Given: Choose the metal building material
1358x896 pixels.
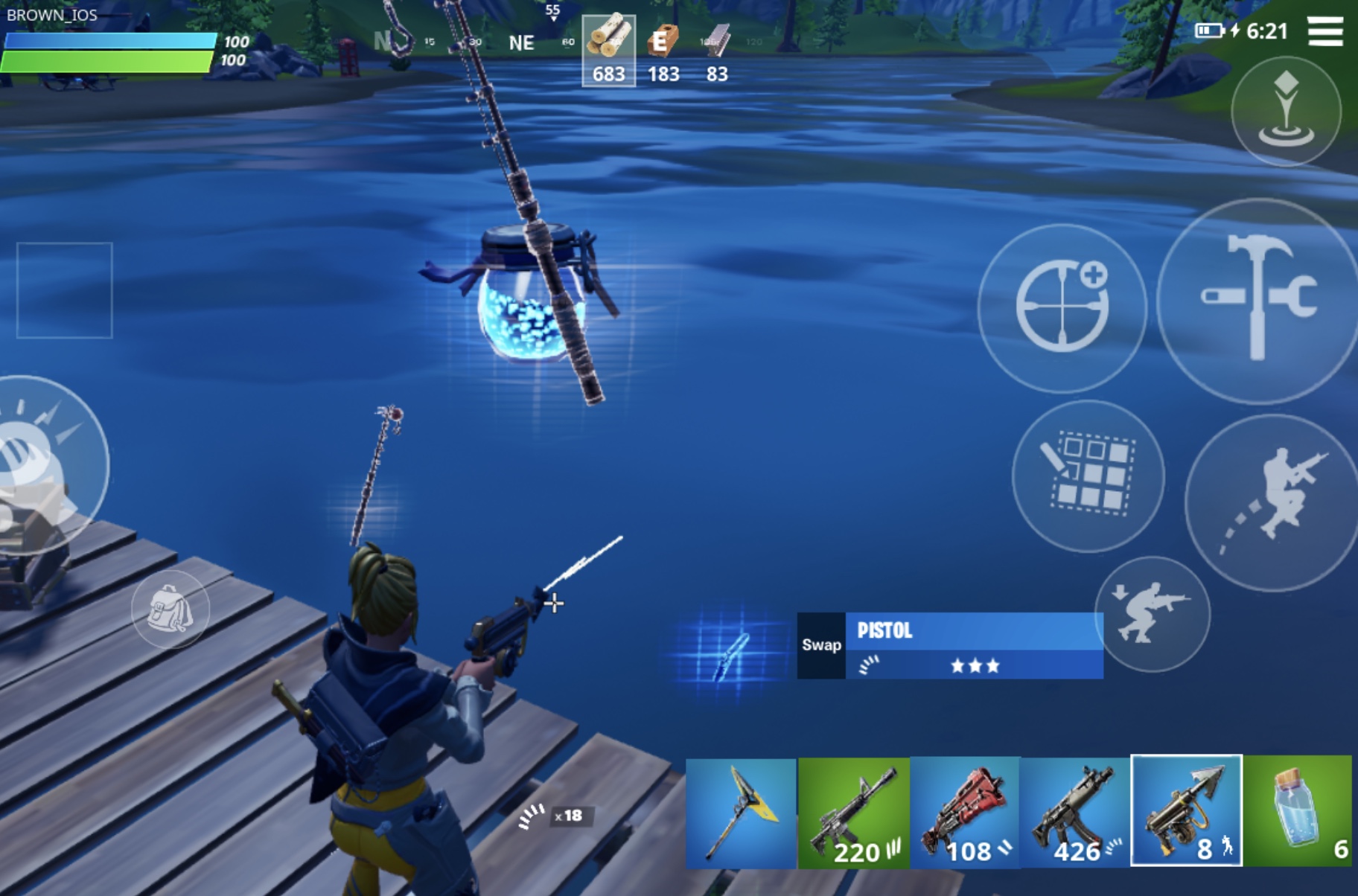Looking at the screenshot, I should (x=716, y=51).
